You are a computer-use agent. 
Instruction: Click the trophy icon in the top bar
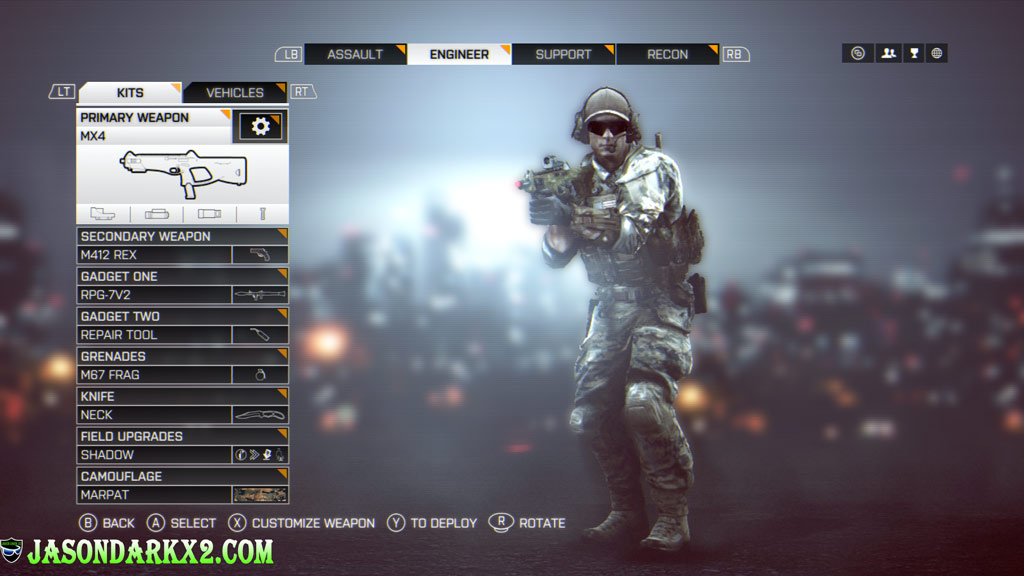coord(913,53)
